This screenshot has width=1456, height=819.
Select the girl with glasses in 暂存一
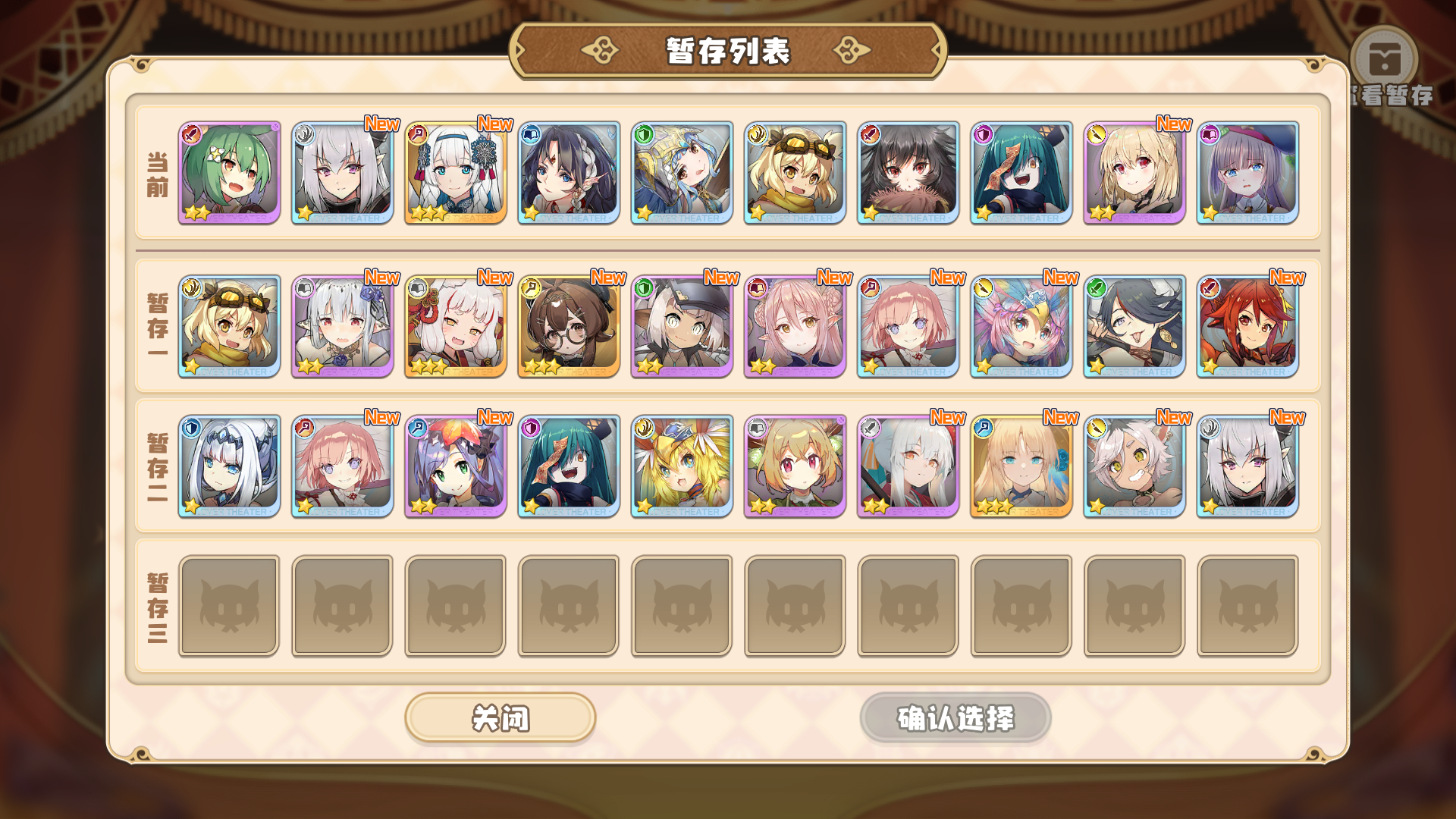pyautogui.click(x=568, y=326)
